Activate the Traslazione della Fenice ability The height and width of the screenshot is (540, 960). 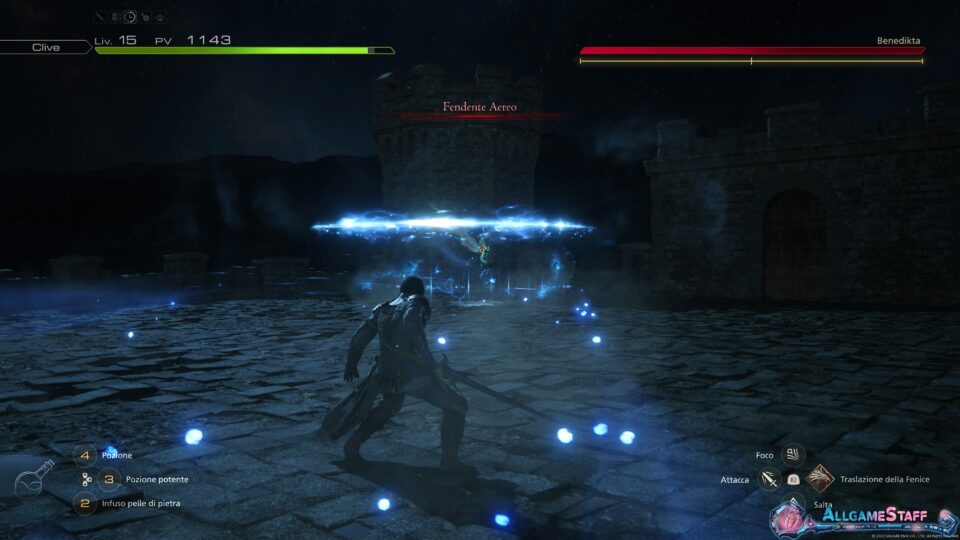819,479
